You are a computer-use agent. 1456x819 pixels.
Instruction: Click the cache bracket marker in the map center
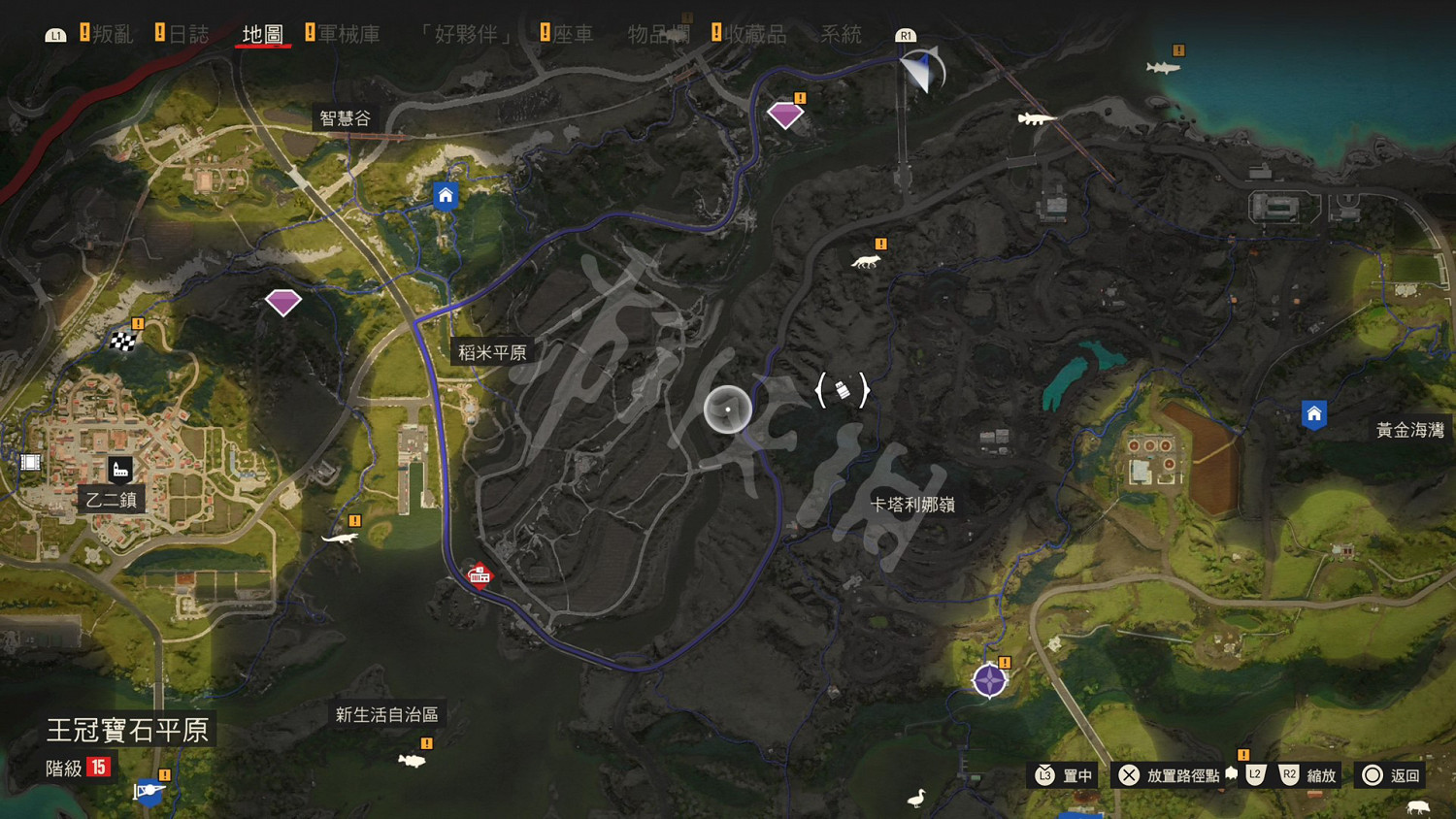tap(844, 389)
